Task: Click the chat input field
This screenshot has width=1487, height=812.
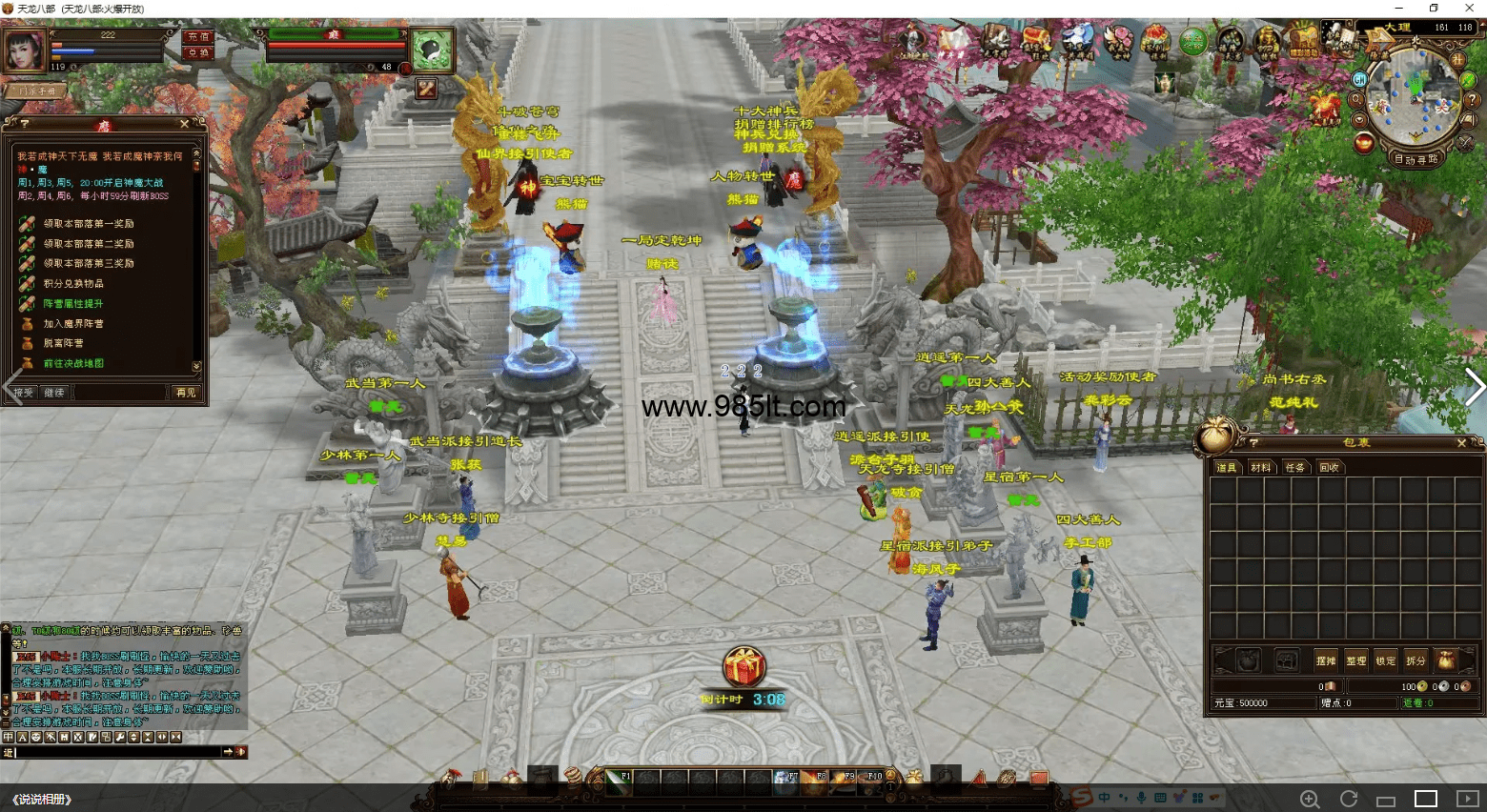Action: coord(114,752)
